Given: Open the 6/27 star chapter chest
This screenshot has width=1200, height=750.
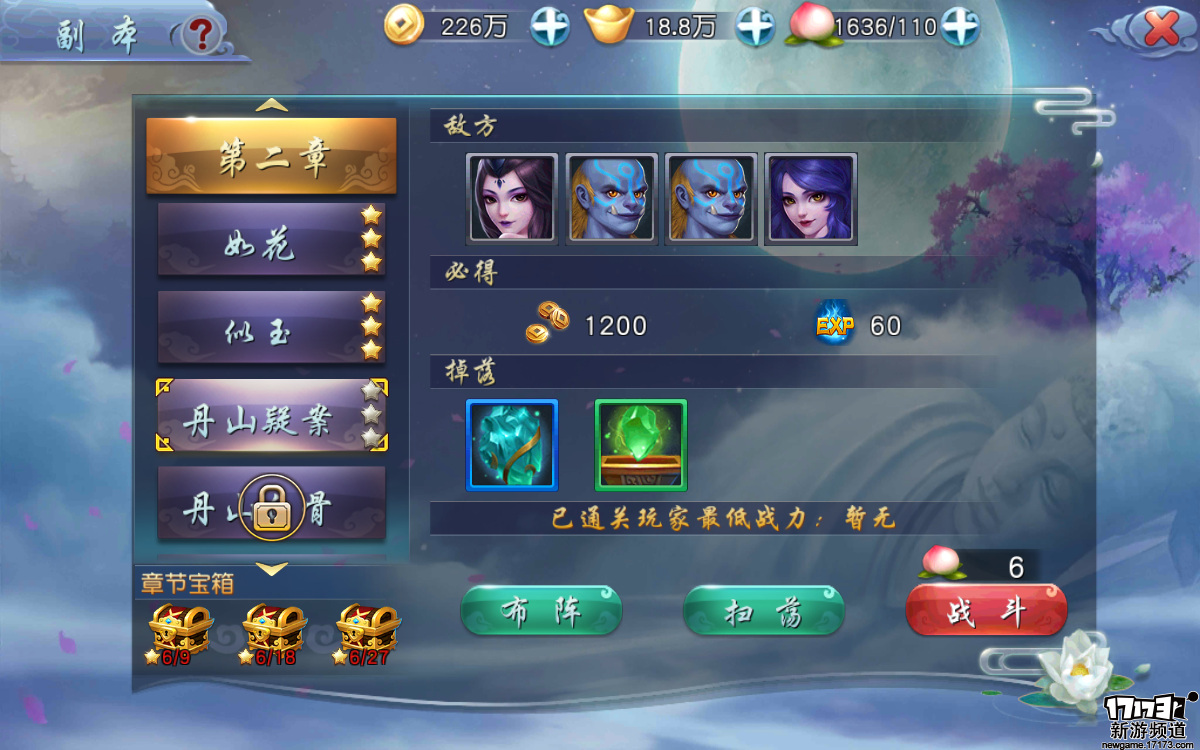Looking at the screenshot, I should (367, 632).
